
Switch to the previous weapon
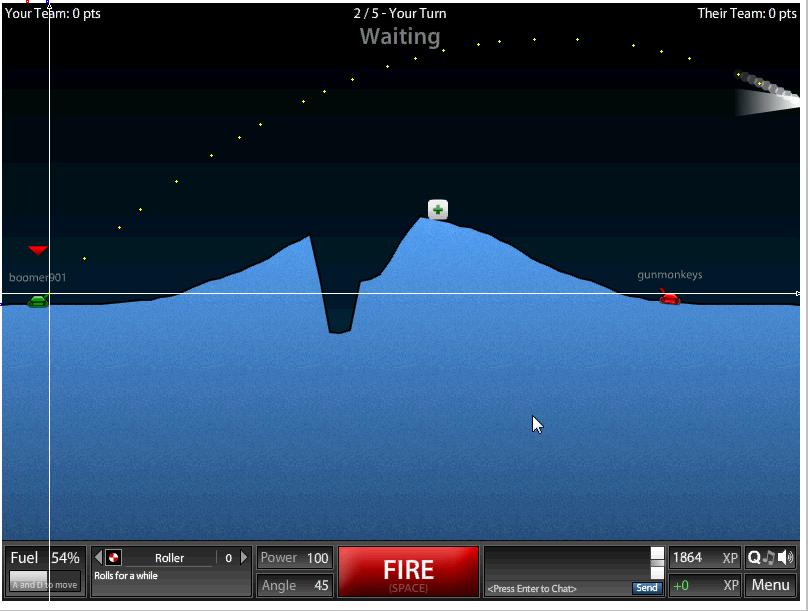click(98, 558)
